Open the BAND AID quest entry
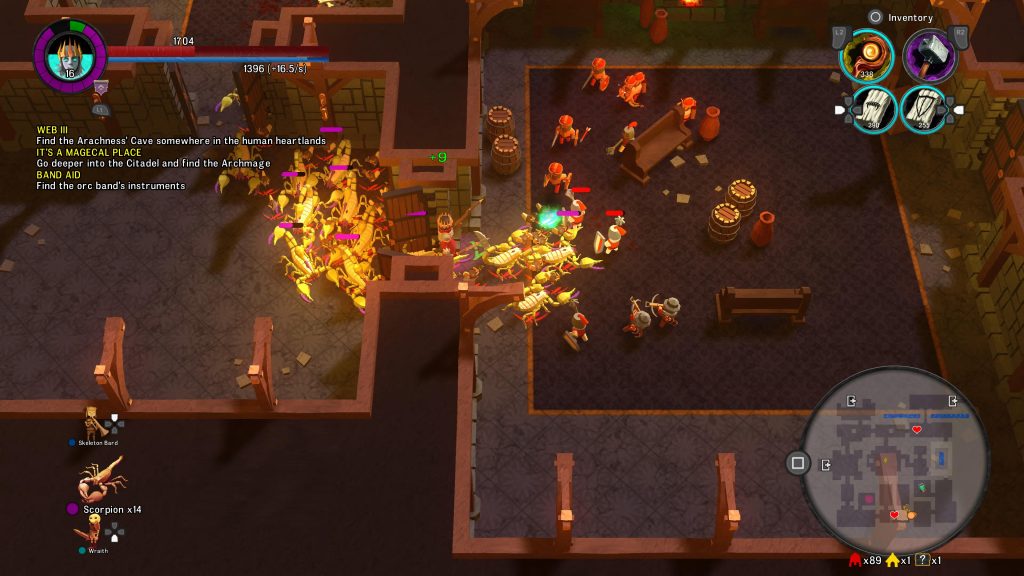 [58, 175]
